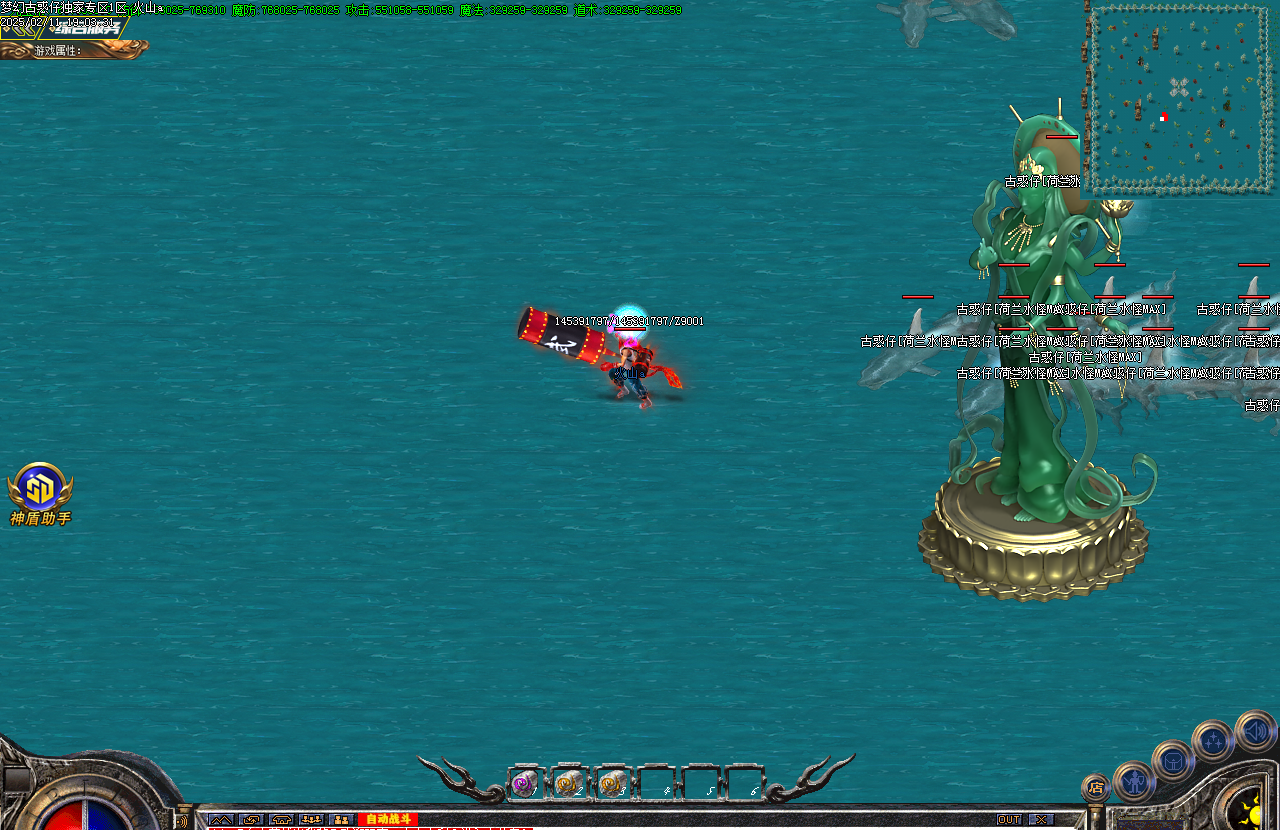Screen dimensions: 1280x830
Task: Open the skills button with three stars
Action: coord(1213,741)
